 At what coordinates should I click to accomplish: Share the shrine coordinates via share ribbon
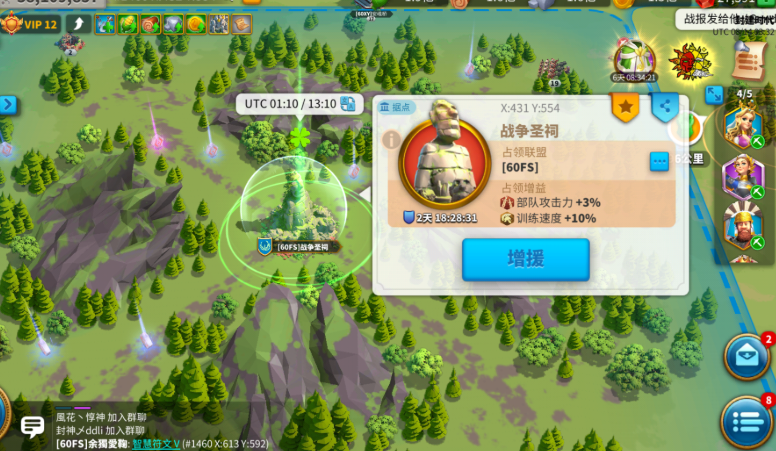pos(665,106)
